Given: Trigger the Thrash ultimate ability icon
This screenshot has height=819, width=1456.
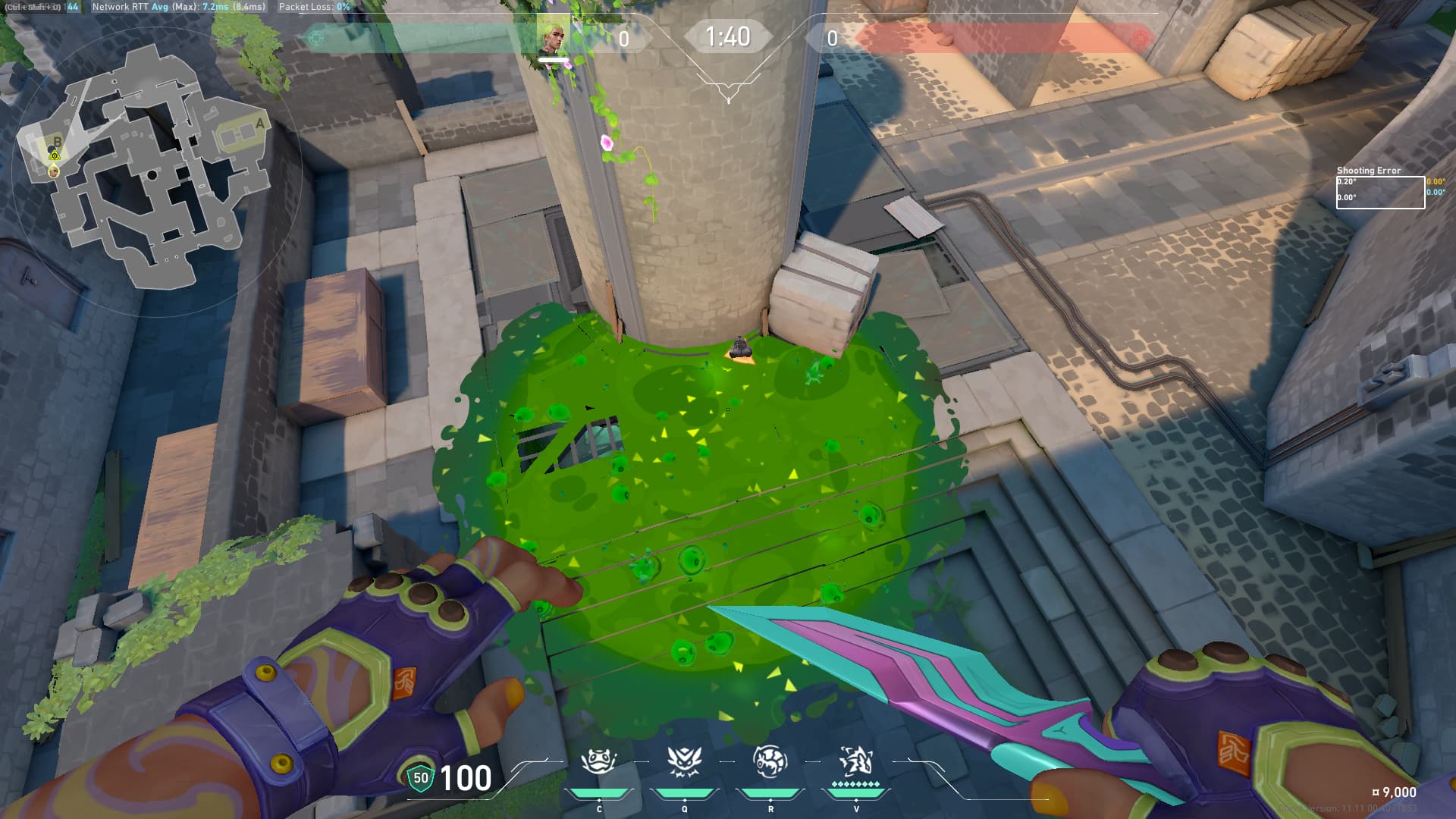Looking at the screenshot, I should 856,762.
